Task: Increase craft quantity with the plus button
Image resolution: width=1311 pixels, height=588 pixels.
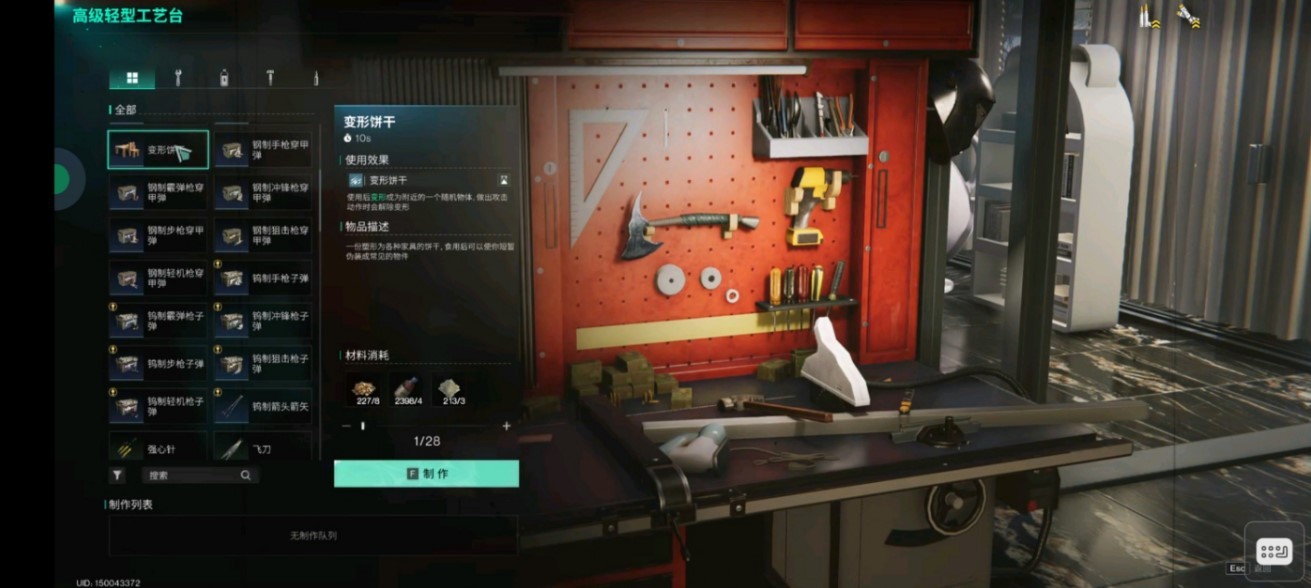Action: (x=506, y=426)
